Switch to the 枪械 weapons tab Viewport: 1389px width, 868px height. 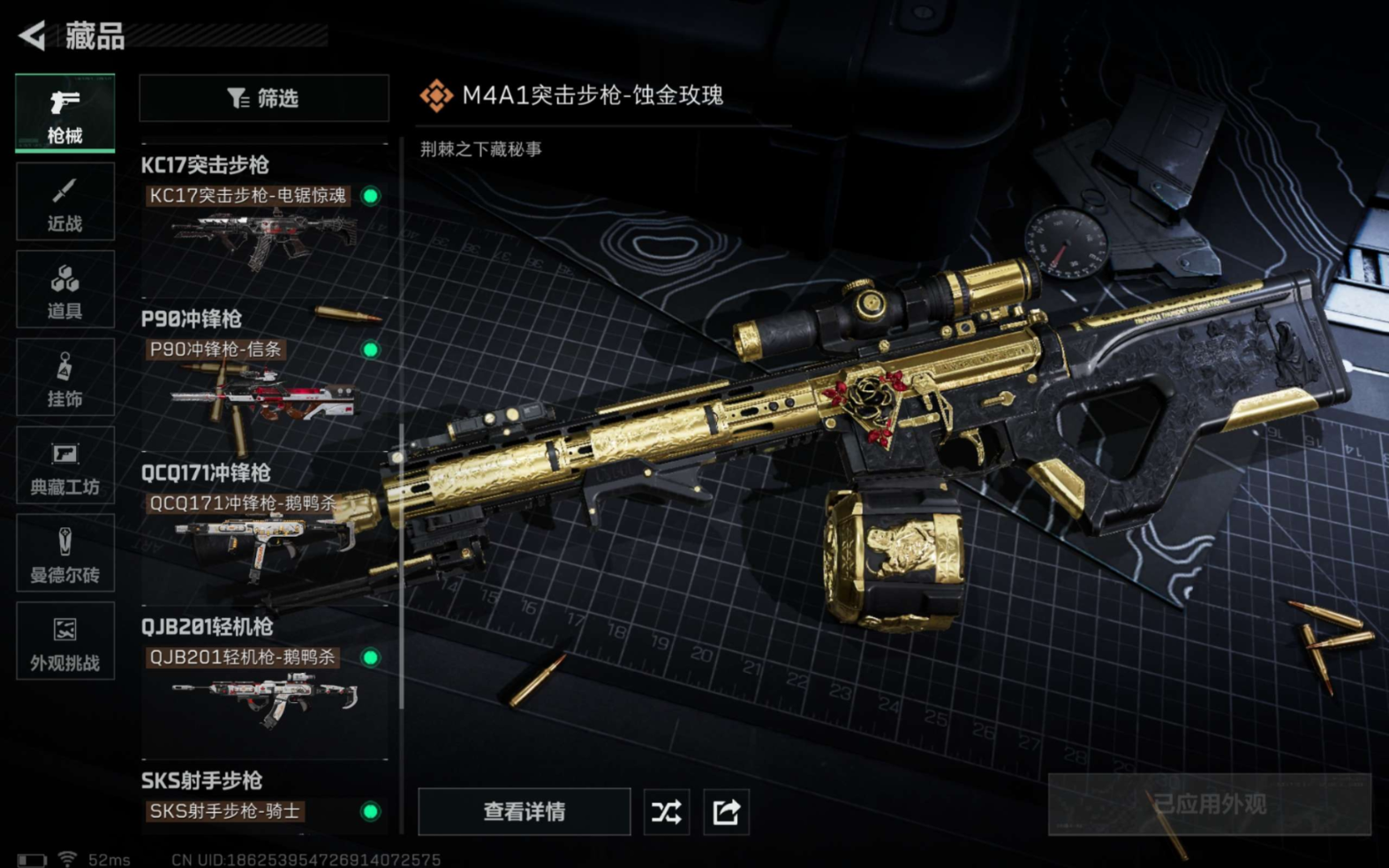point(64,113)
